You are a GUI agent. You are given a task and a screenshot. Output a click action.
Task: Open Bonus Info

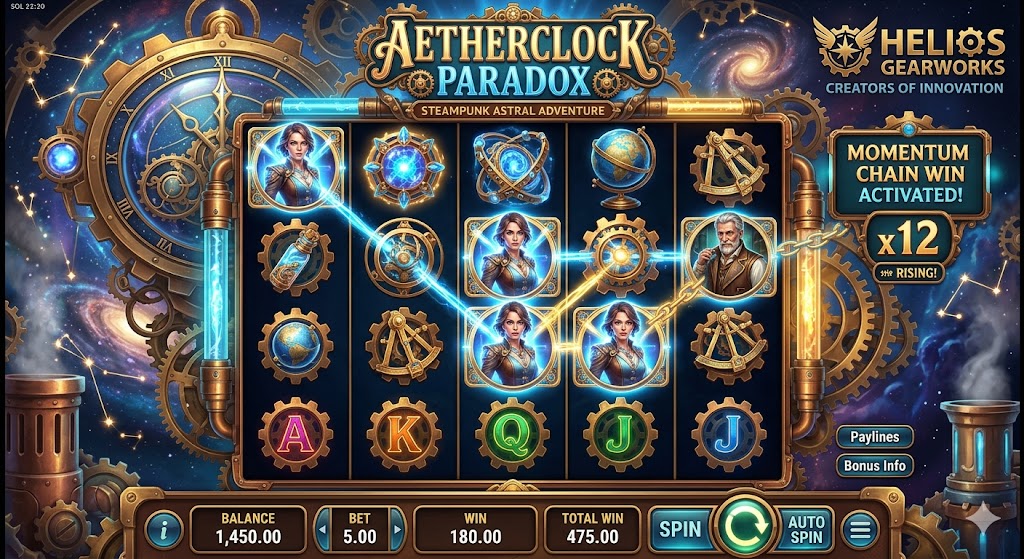tap(874, 466)
